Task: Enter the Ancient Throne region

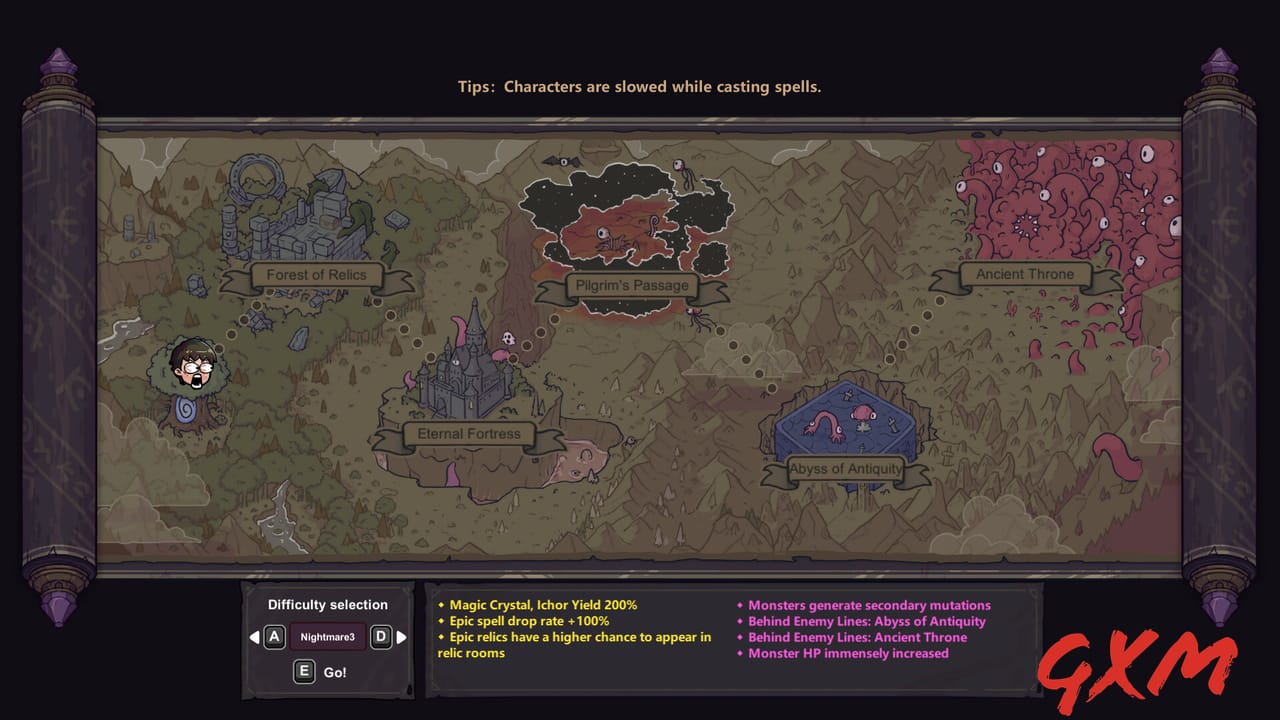Action: pyautogui.click(x=1024, y=274)
